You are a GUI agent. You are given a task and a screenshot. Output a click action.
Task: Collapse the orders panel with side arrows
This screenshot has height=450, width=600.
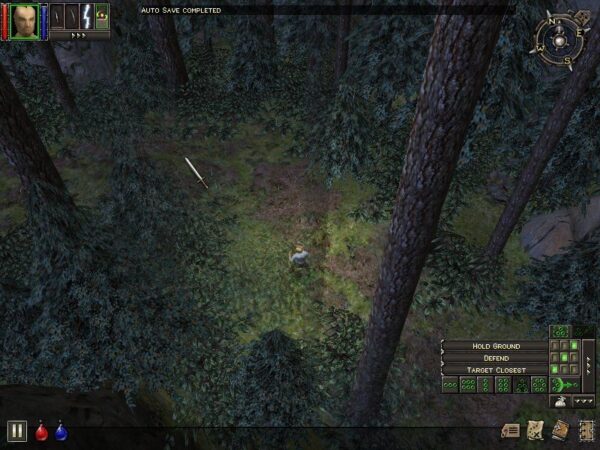coord(589,364)
